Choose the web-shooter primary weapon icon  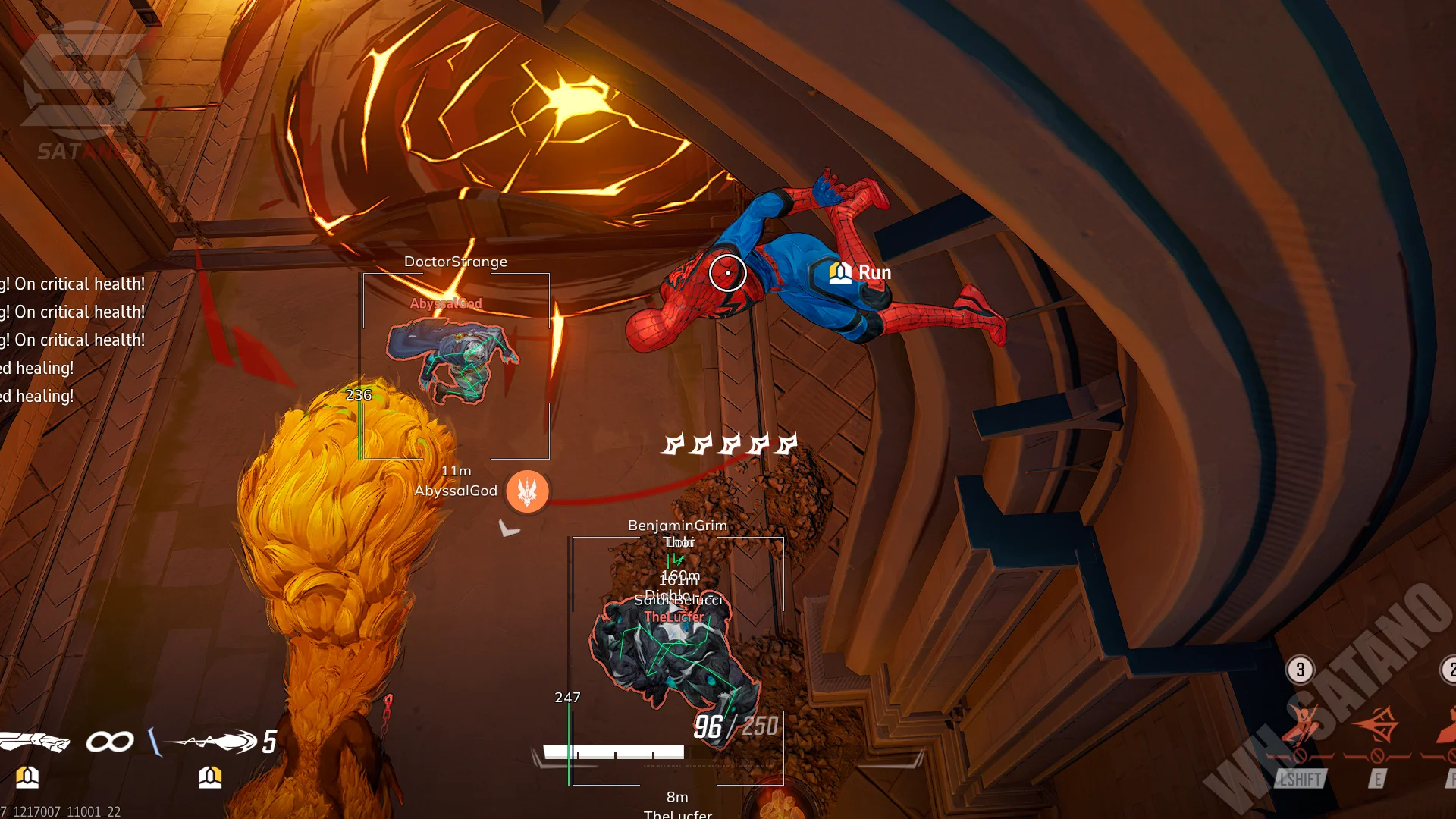point(35,741)
